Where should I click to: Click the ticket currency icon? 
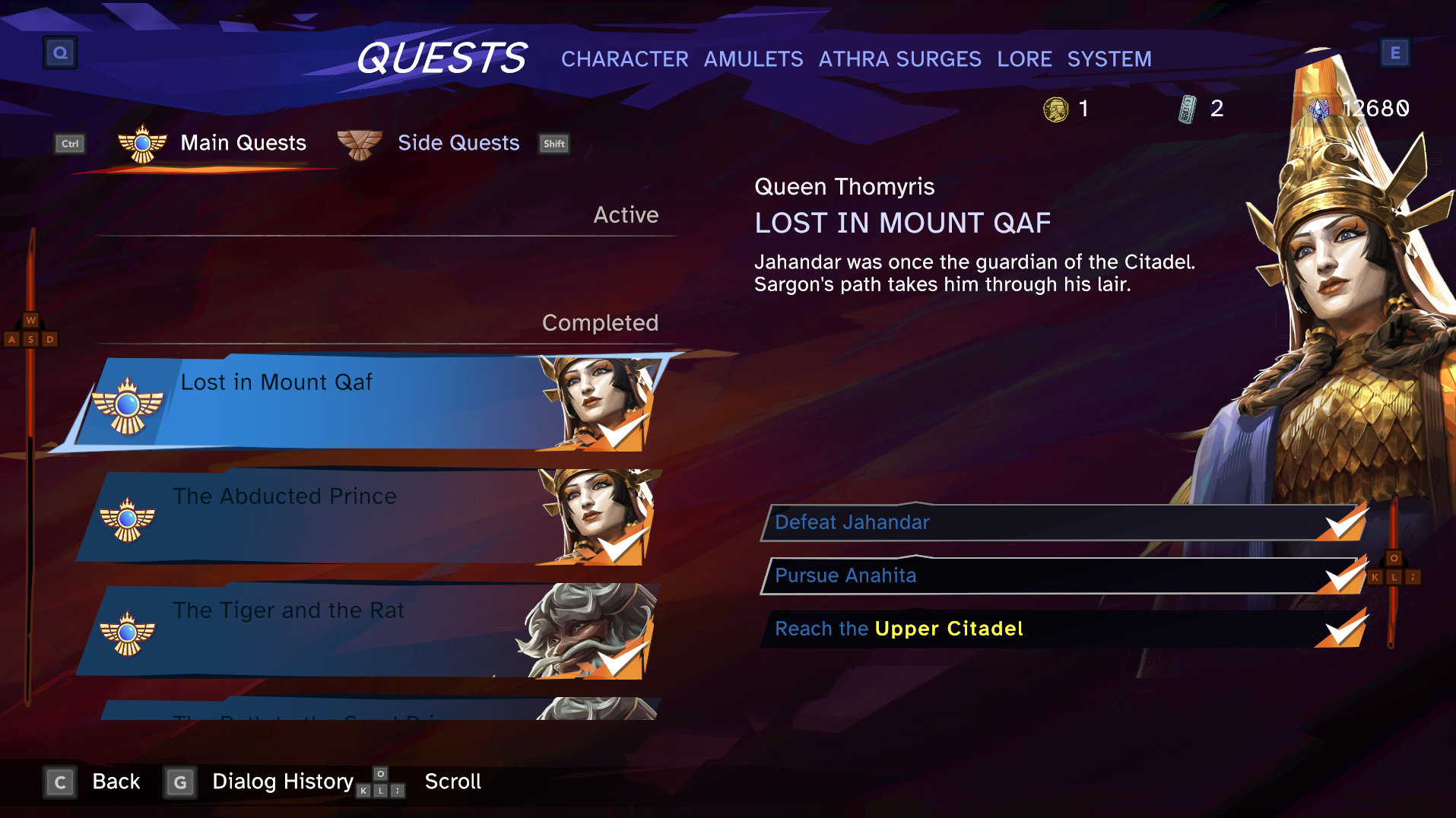click(x=1186, y=109)
